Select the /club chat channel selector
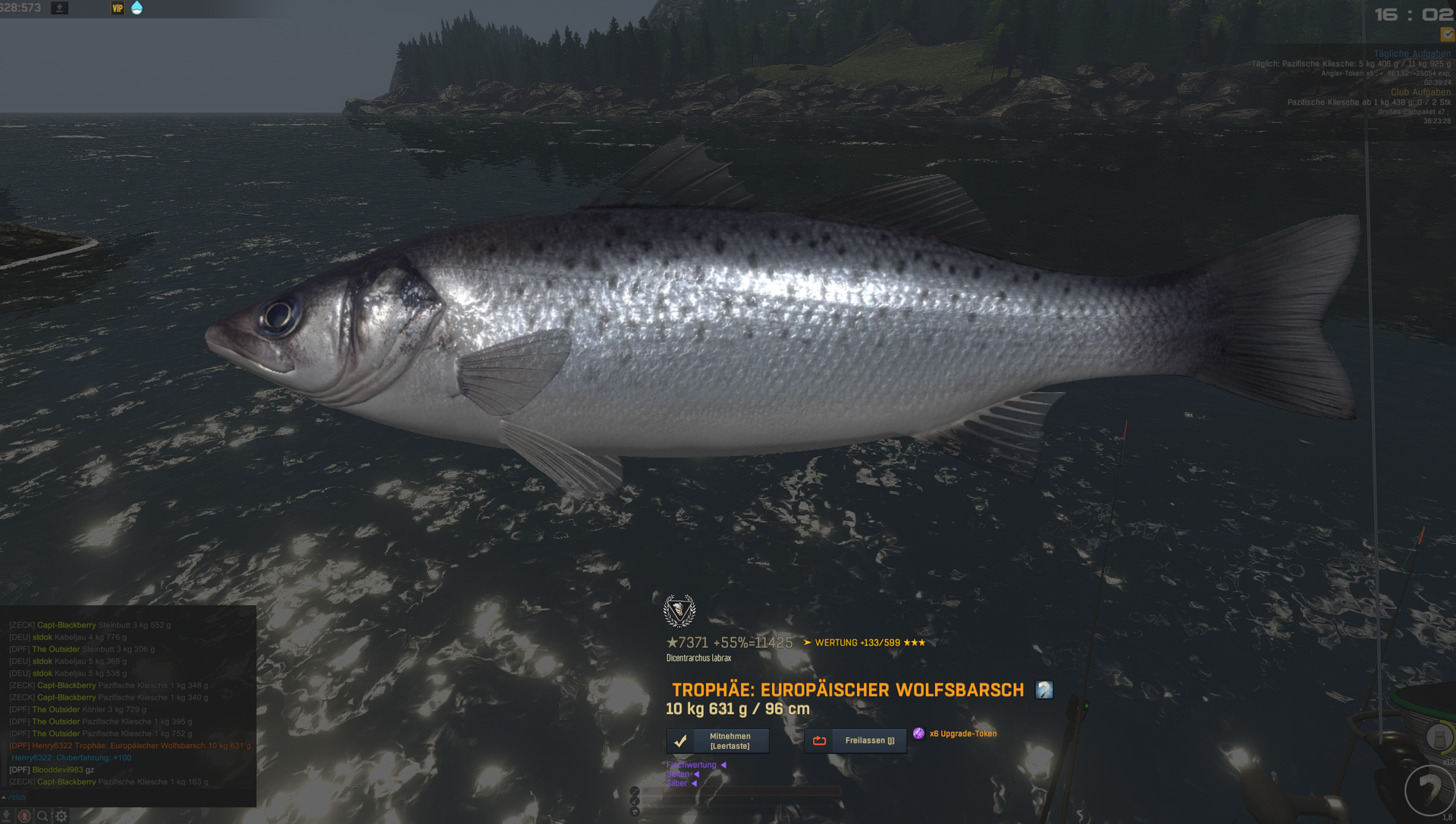Viewport: 1456px width, 824px height. point(15,797)
